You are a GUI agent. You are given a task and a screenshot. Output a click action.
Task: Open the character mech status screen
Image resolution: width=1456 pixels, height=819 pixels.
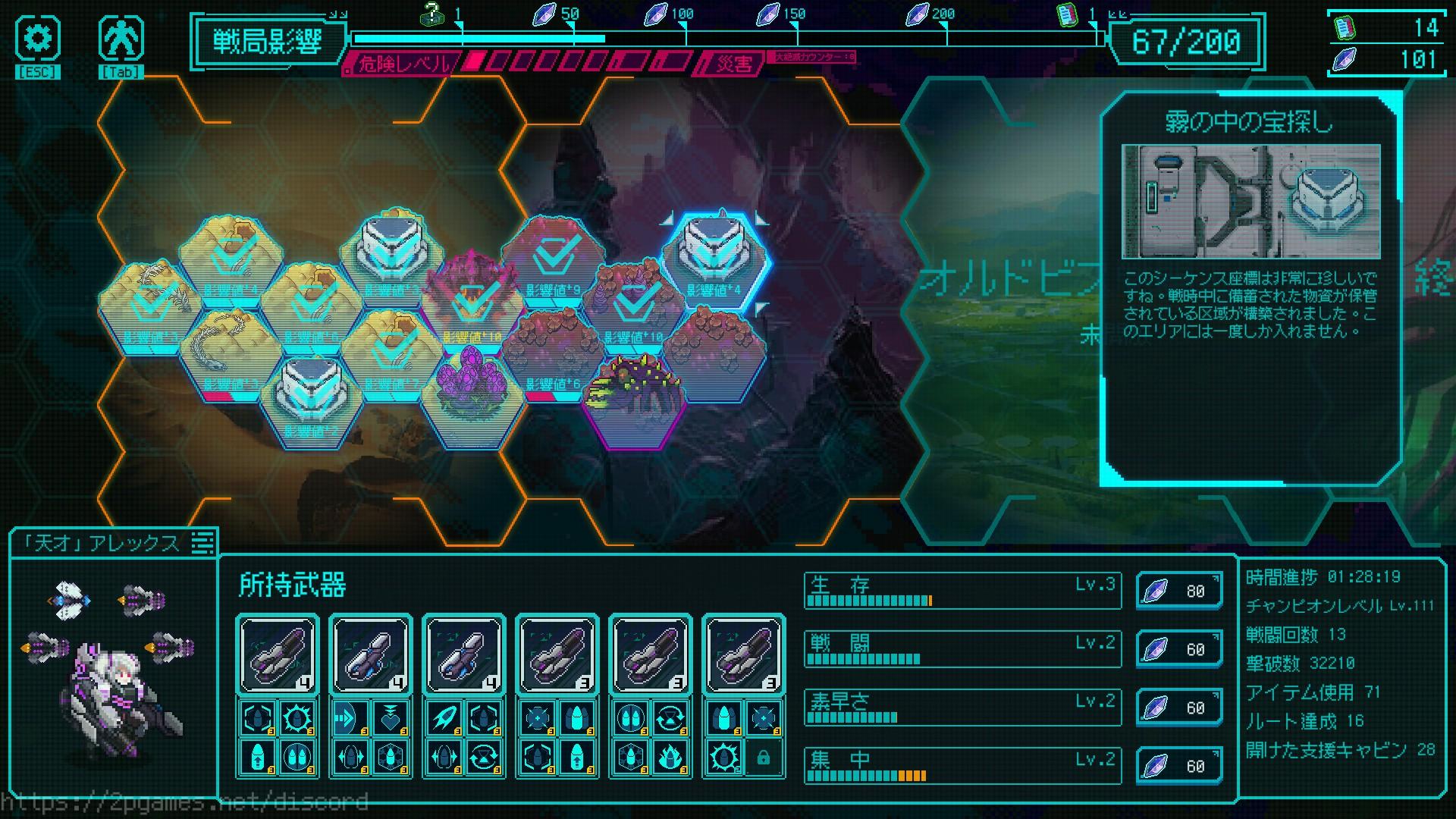(121, 39)
